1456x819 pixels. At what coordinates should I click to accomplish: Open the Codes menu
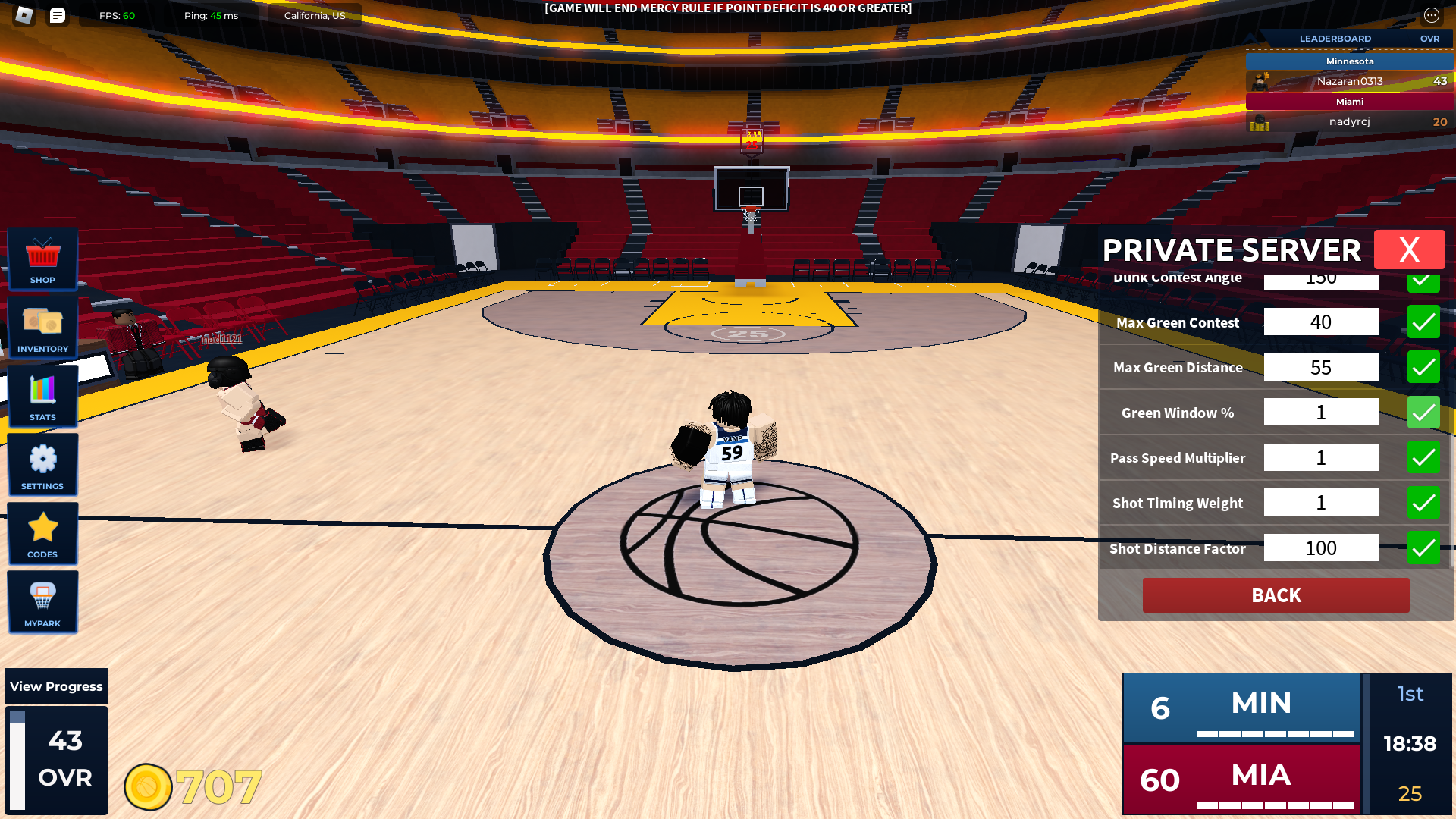42,534
